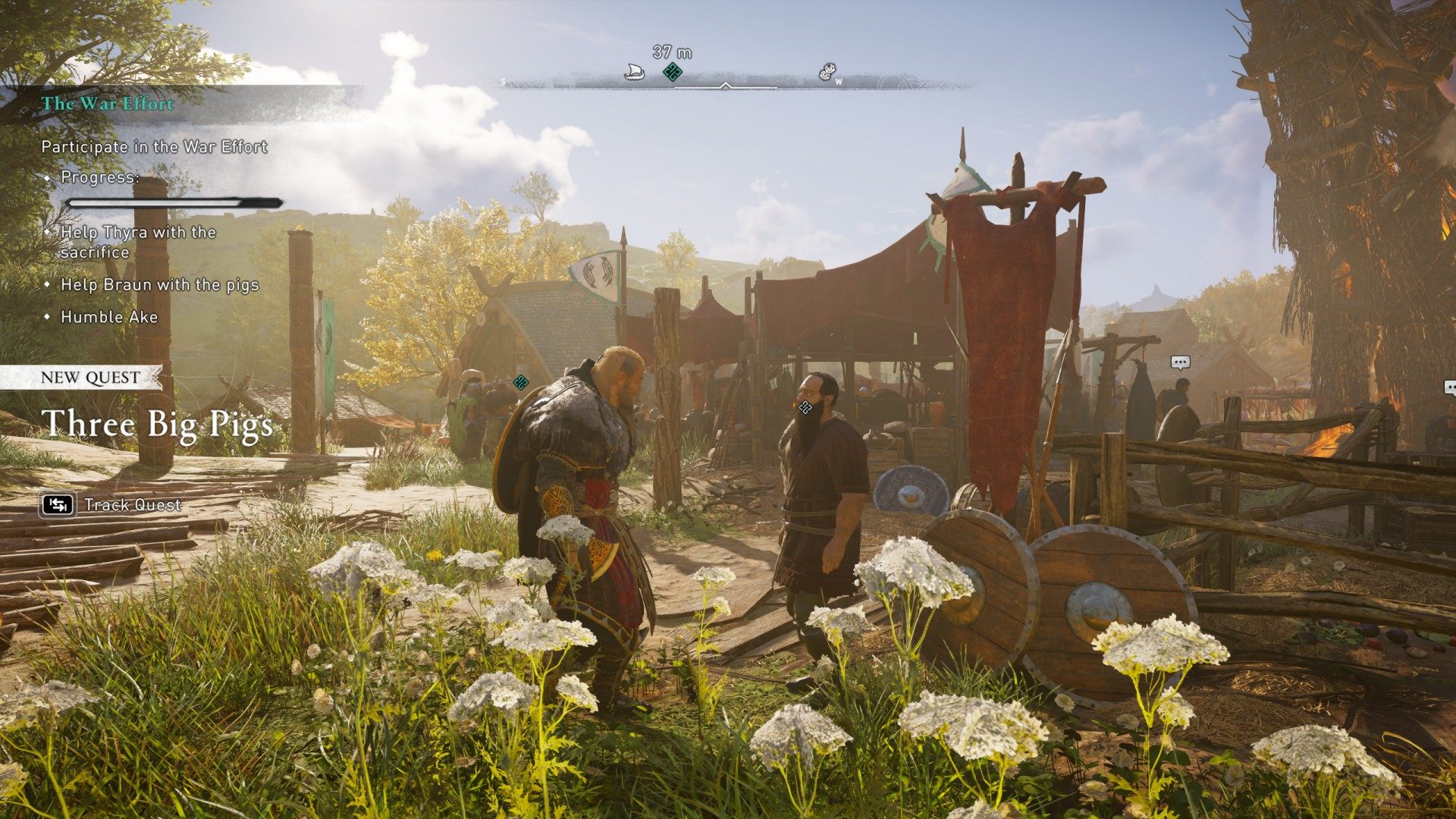The image size is (1456, 819).
Task: Select the Track Quest prompt
Action: pyautogui.click(x=111, y=505)
